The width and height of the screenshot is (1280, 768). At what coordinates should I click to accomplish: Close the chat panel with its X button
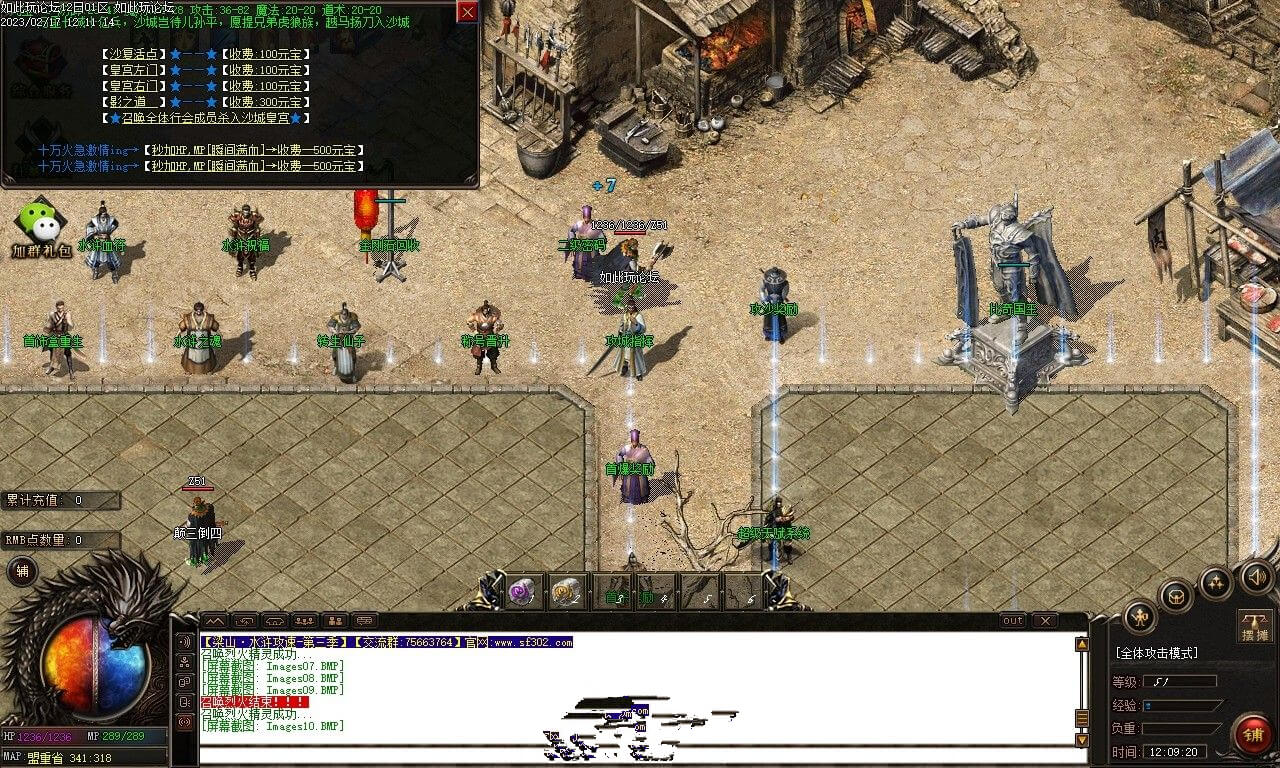click(1043, 621)
